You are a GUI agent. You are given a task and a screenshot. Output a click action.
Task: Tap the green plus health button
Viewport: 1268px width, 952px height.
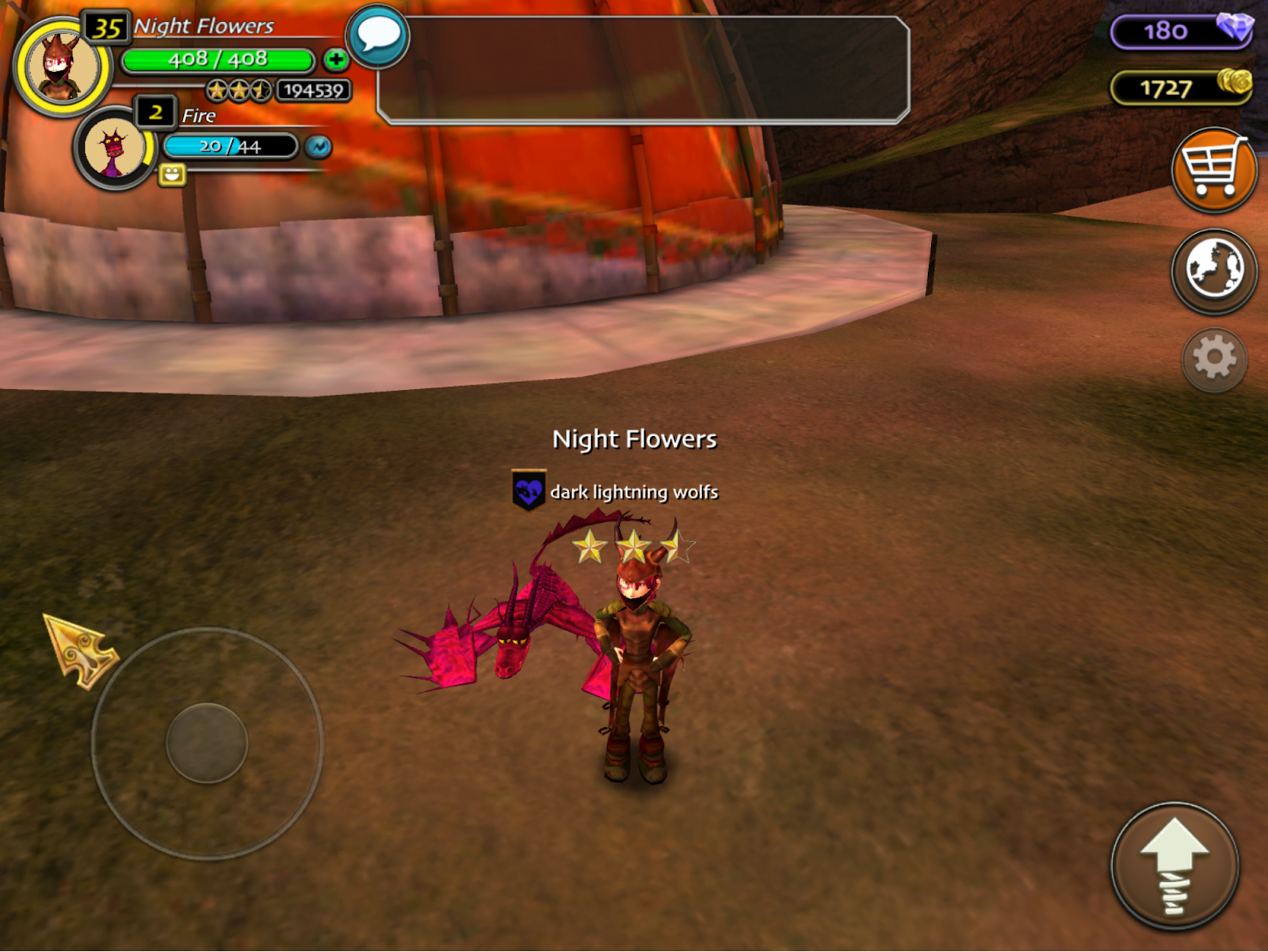[x=336, y=59]
